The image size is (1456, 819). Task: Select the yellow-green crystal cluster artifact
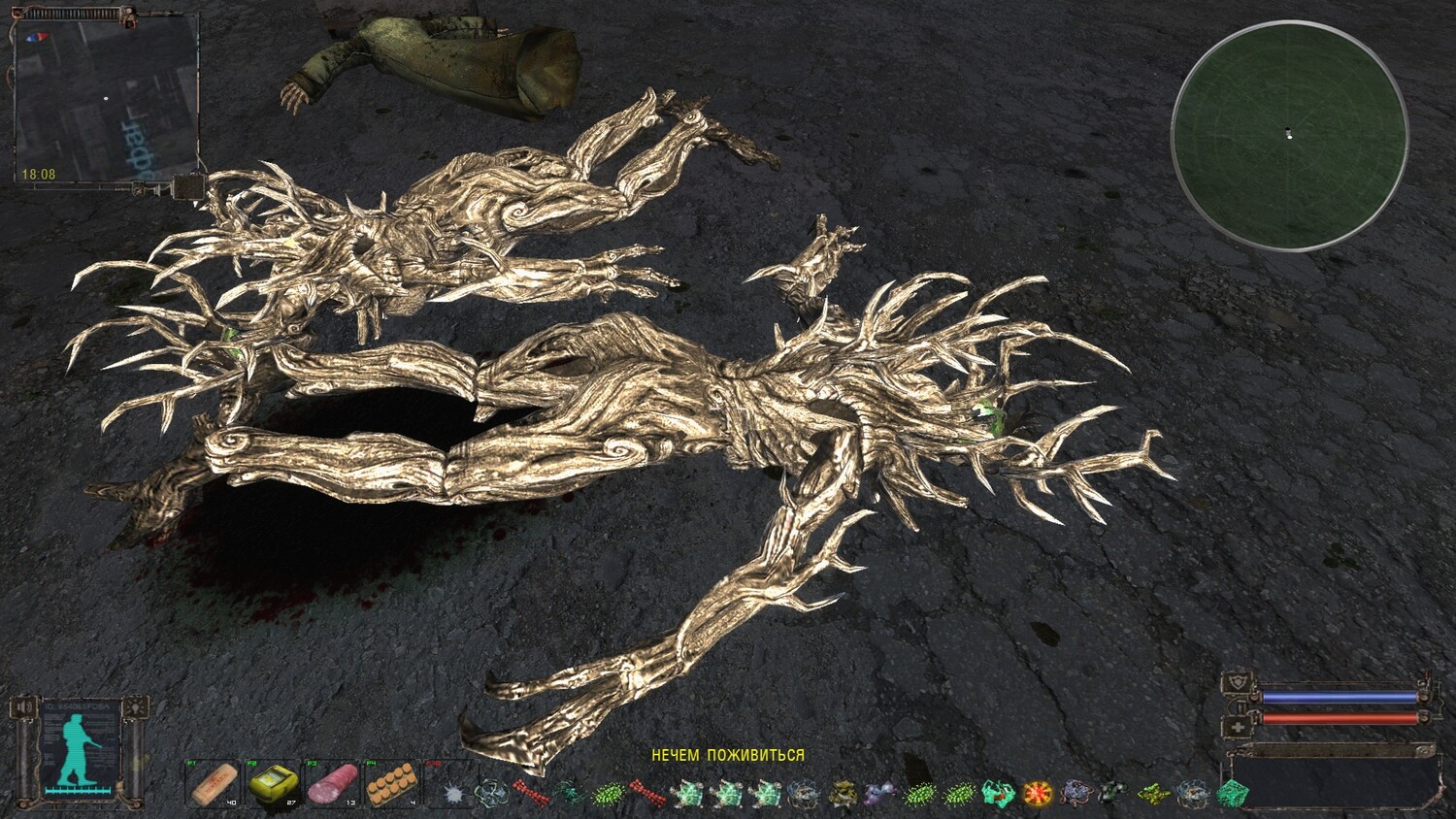tap(1153, 793)
